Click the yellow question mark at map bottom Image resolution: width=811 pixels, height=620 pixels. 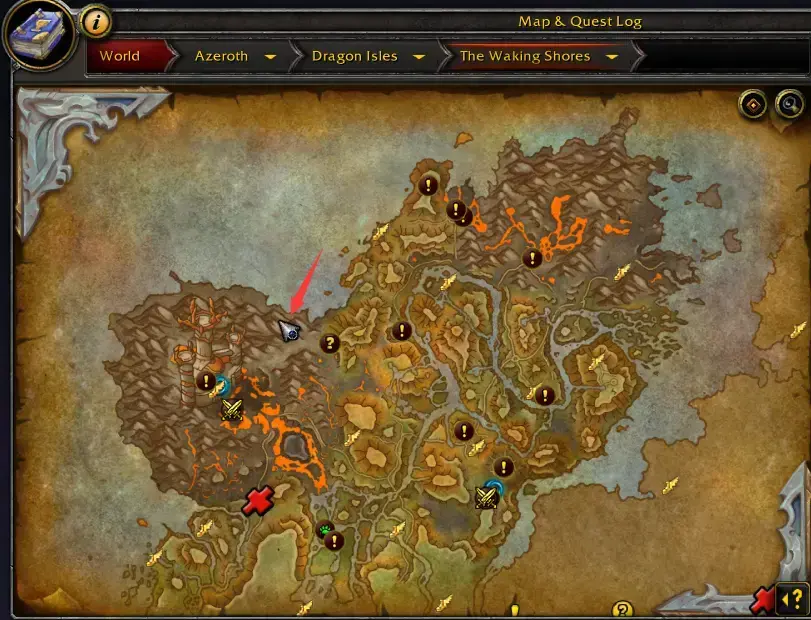click(x=622, y=609)
